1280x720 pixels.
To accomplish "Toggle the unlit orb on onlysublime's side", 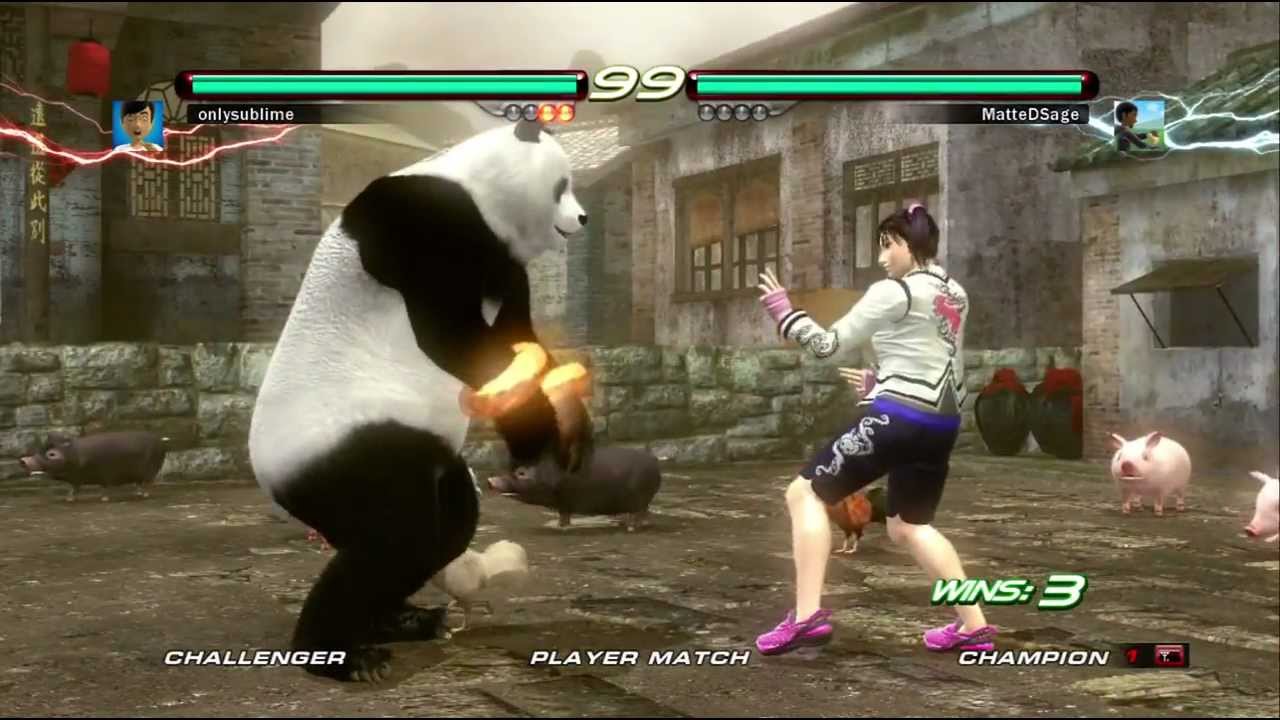I will (510, 112).
